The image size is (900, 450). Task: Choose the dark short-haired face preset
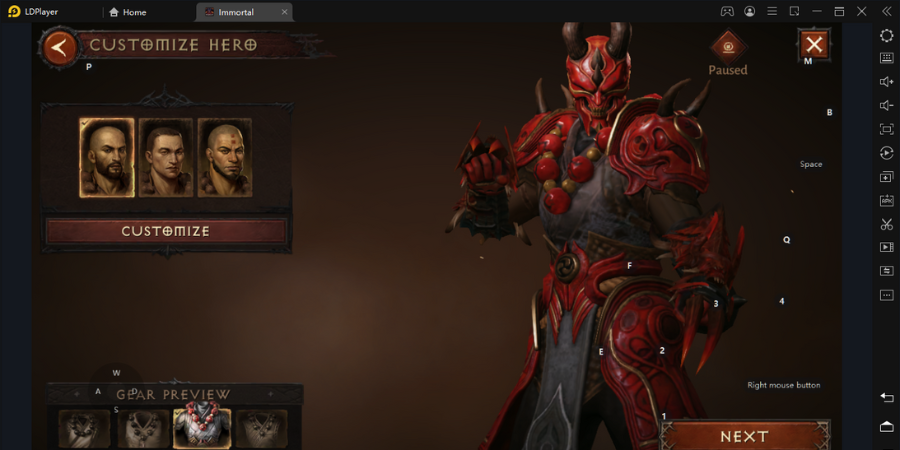(x=166, y=158)
